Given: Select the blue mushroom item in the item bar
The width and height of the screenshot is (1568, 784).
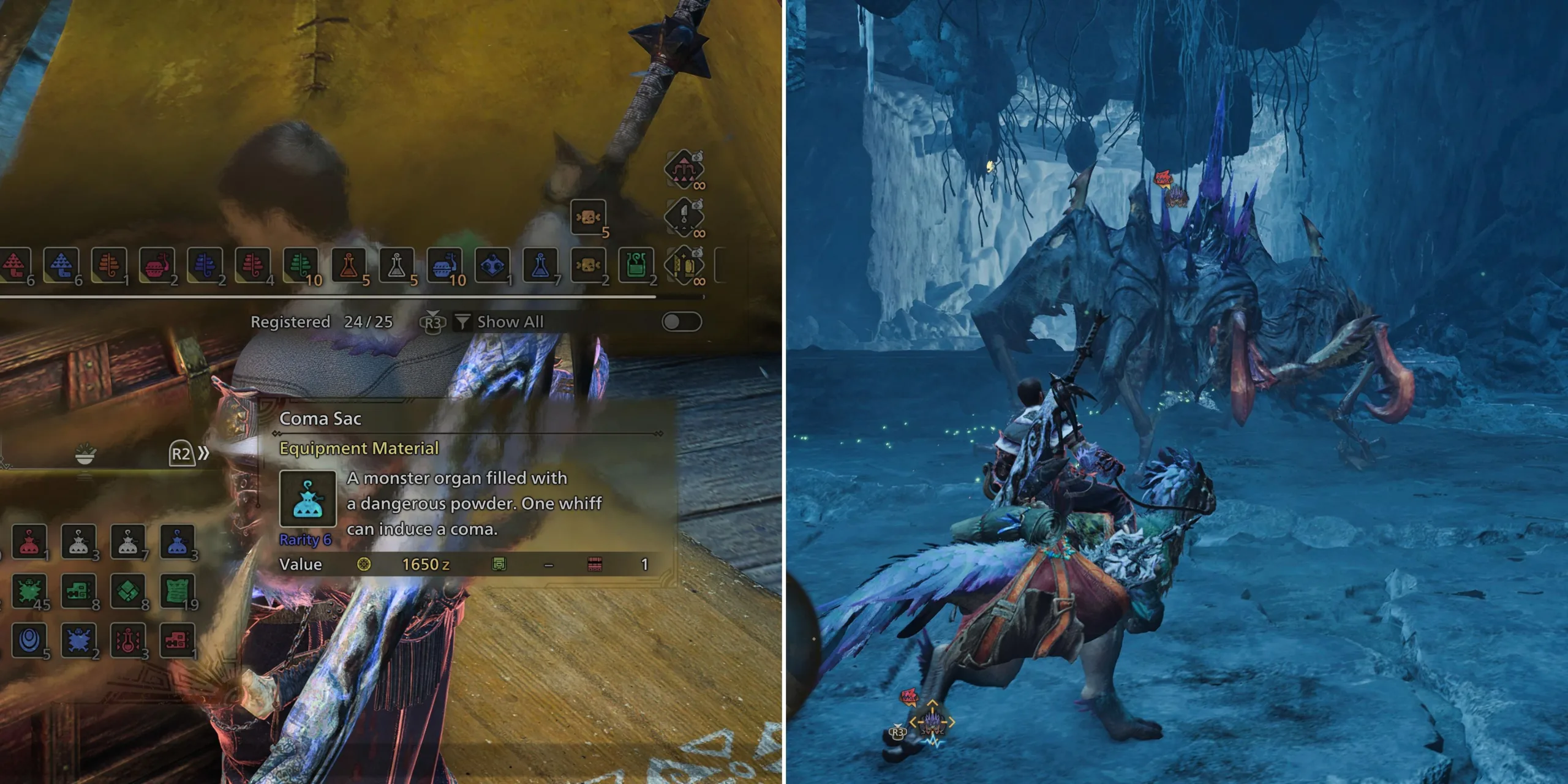Looking at the screenshot, I should pyautogui.click(x=61, y=265).
